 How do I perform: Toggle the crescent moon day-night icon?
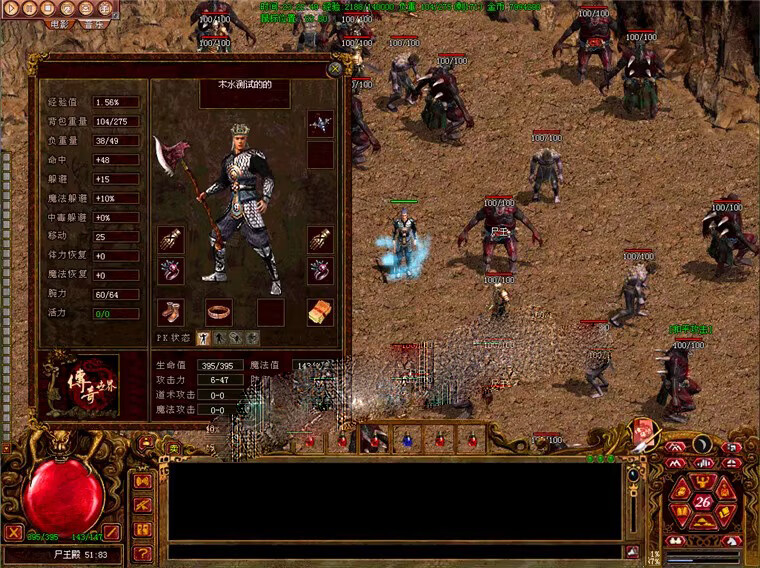tap(703, 444)
